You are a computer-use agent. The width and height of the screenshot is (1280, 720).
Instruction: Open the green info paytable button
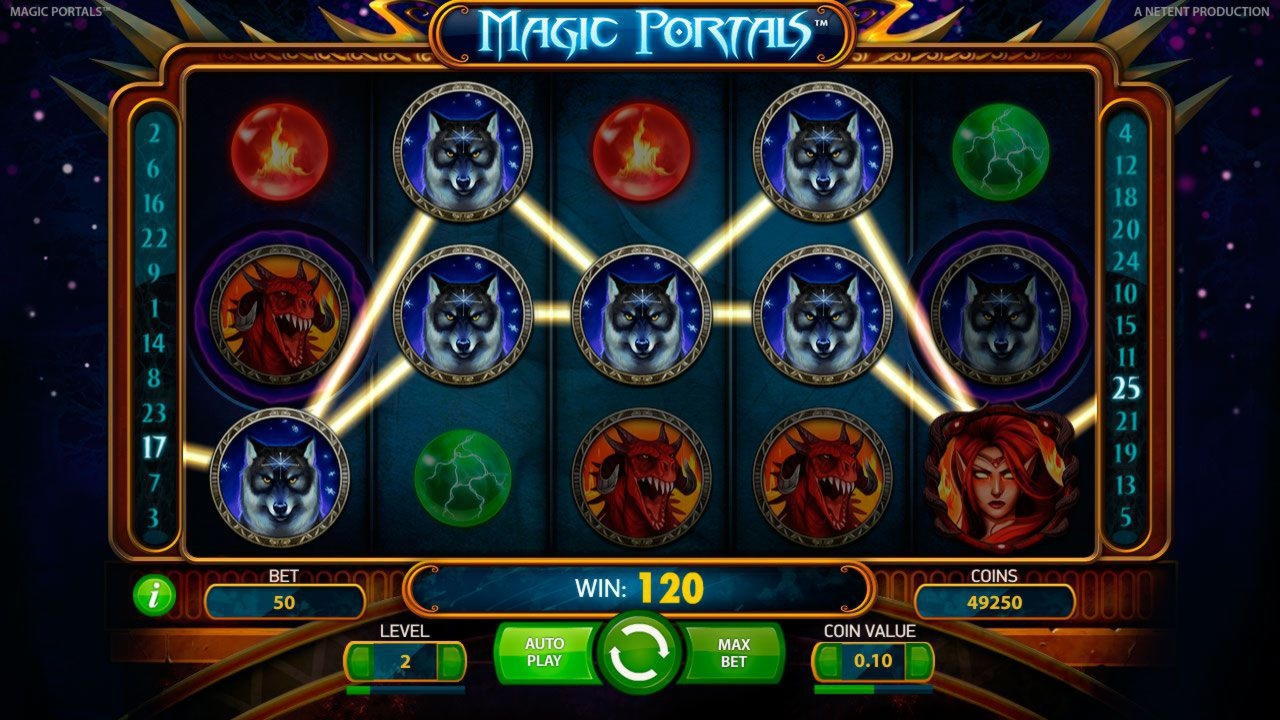(154, 596)
